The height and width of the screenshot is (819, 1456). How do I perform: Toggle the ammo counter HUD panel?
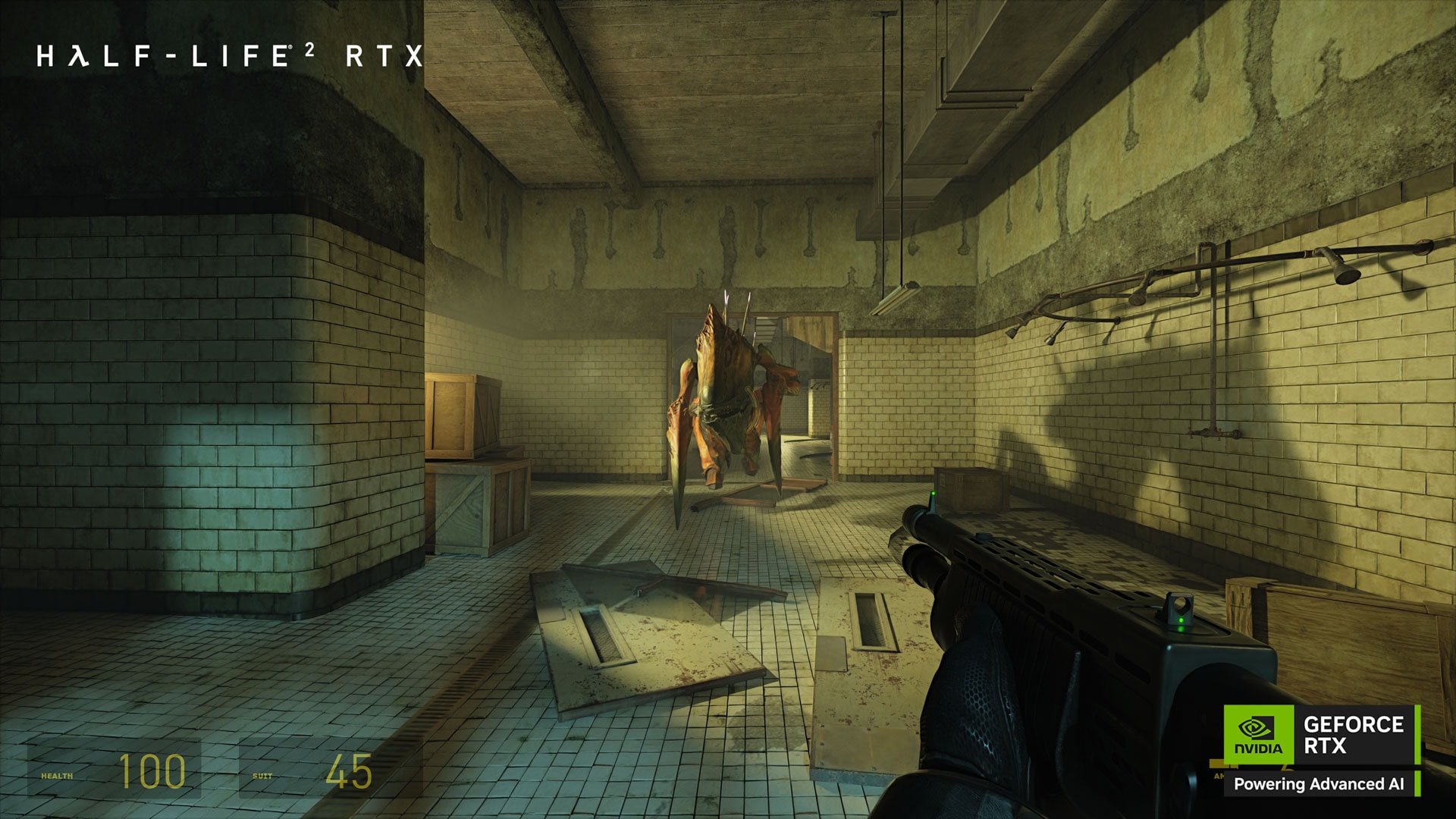click(x=1219, y=775)
